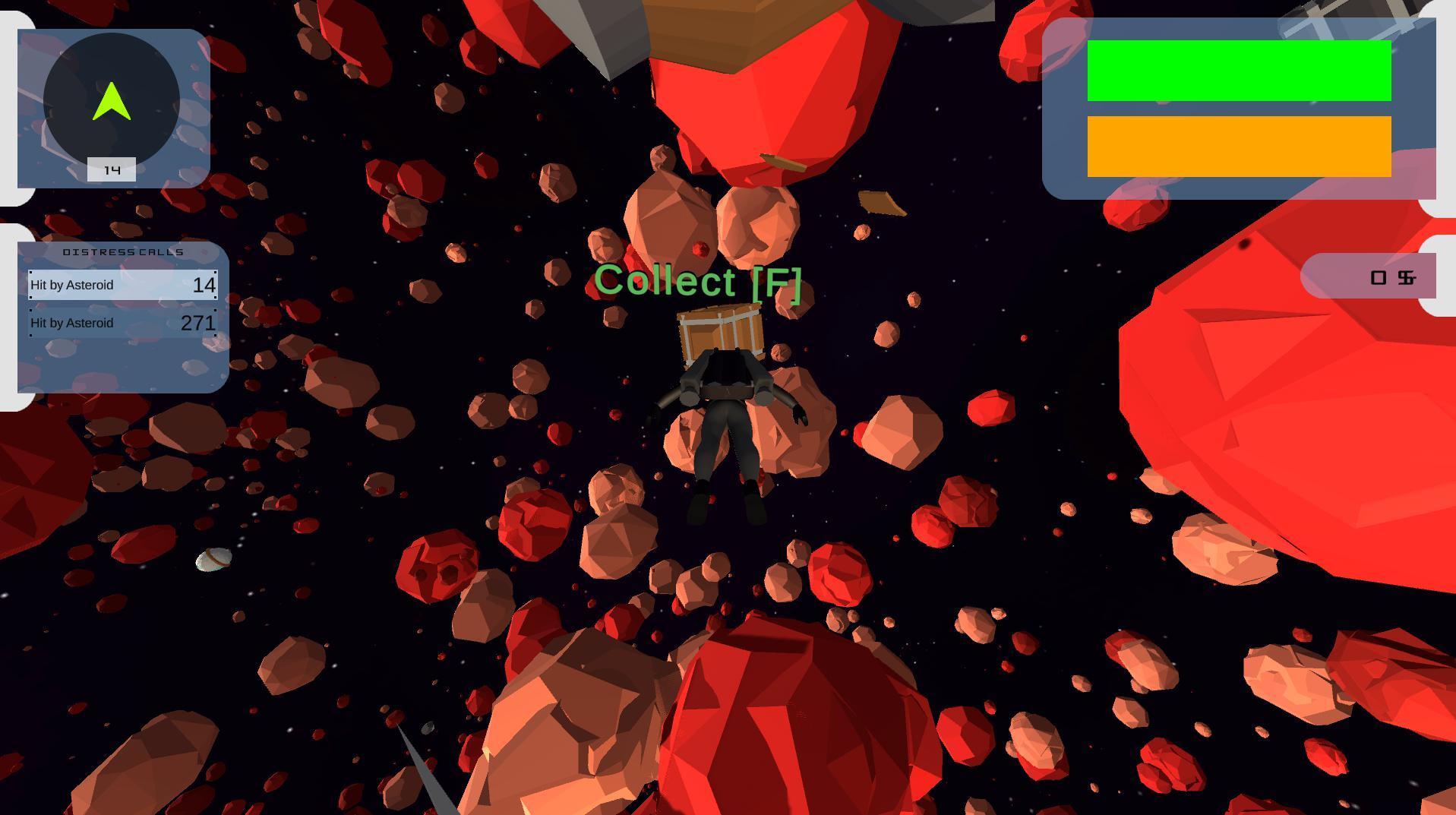The height and width of the screenshot is (815, 1456).
Task: Click the first Hit by Asteroid alert icon
Action: click(x=122, y=285)
